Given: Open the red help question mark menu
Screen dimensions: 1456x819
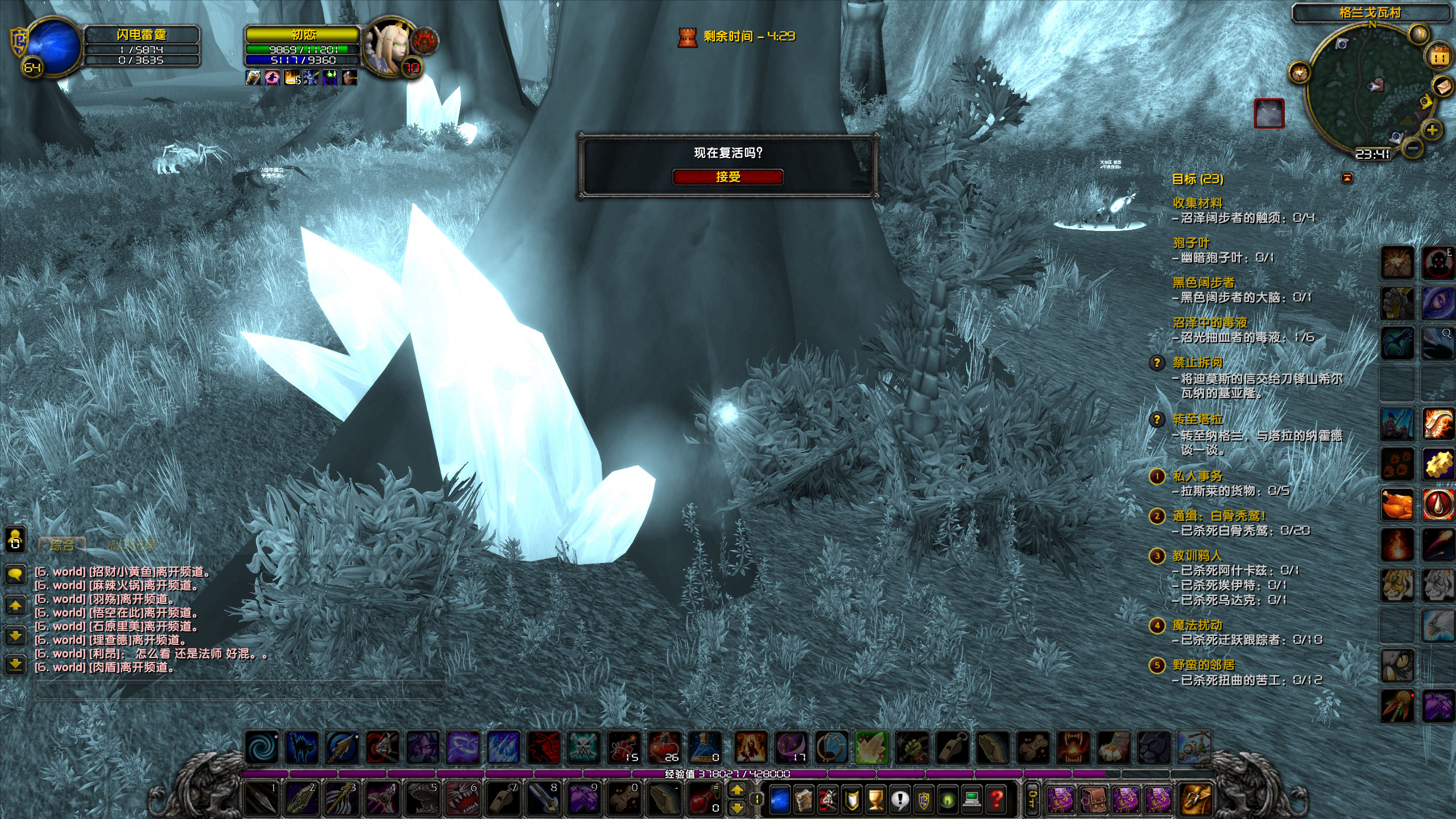Looking at the screenshot, I should tap(995, 801).
